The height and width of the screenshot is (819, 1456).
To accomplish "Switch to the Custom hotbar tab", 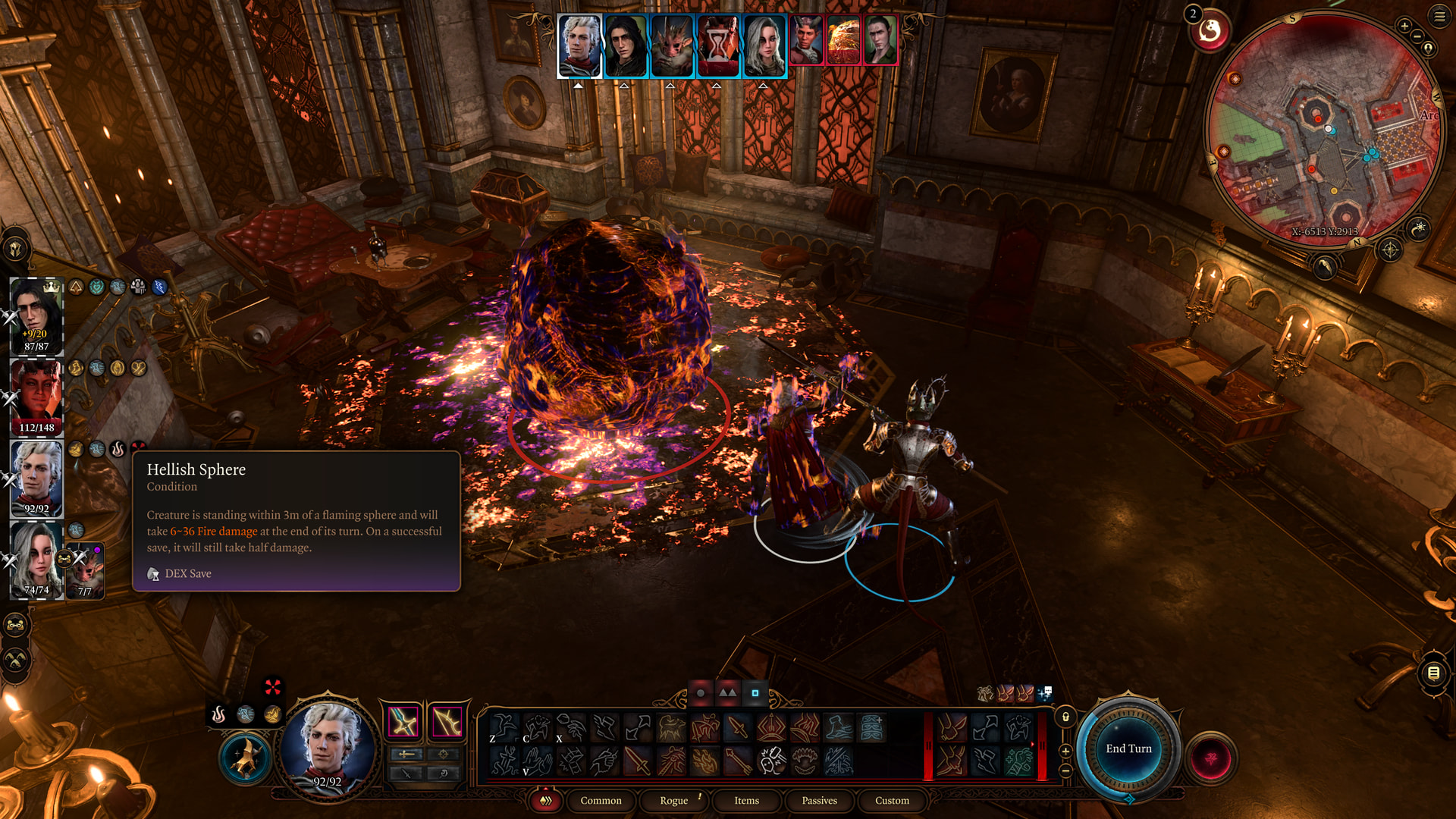I will [892, 801].
